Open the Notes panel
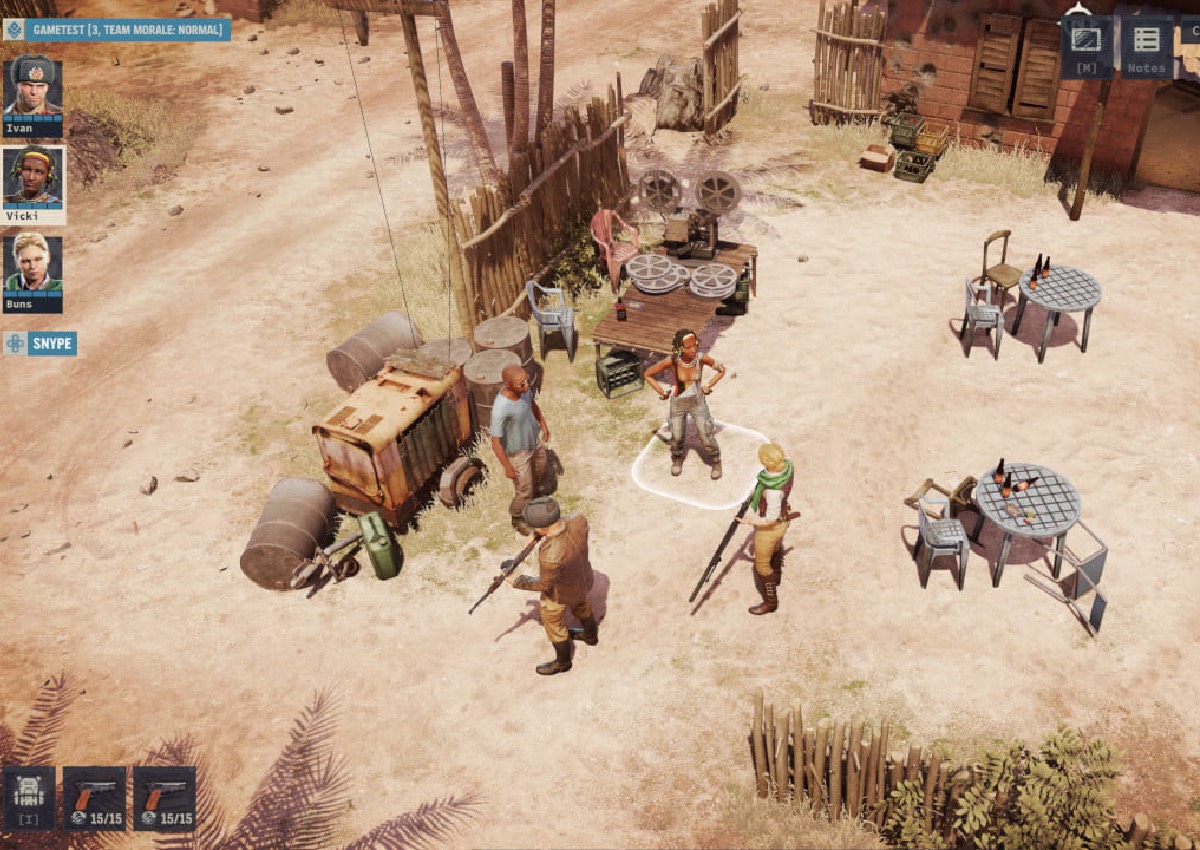The image size is (1200, 850). (x=1146, y=46)
